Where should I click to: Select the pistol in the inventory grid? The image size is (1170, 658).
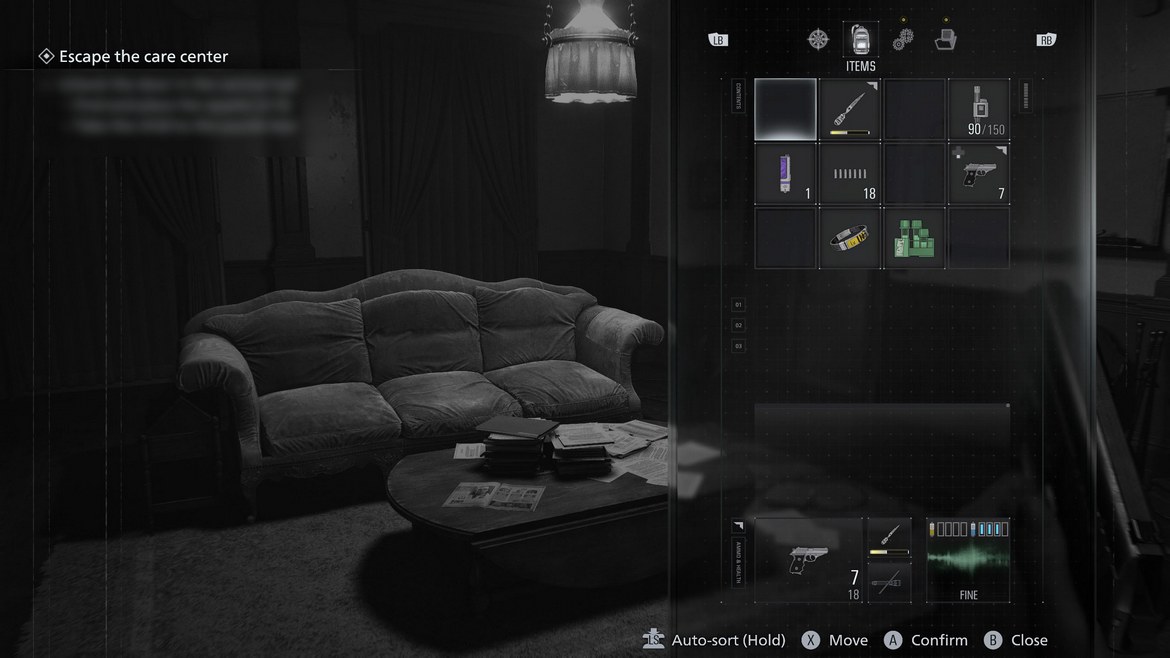pos(978,174)
